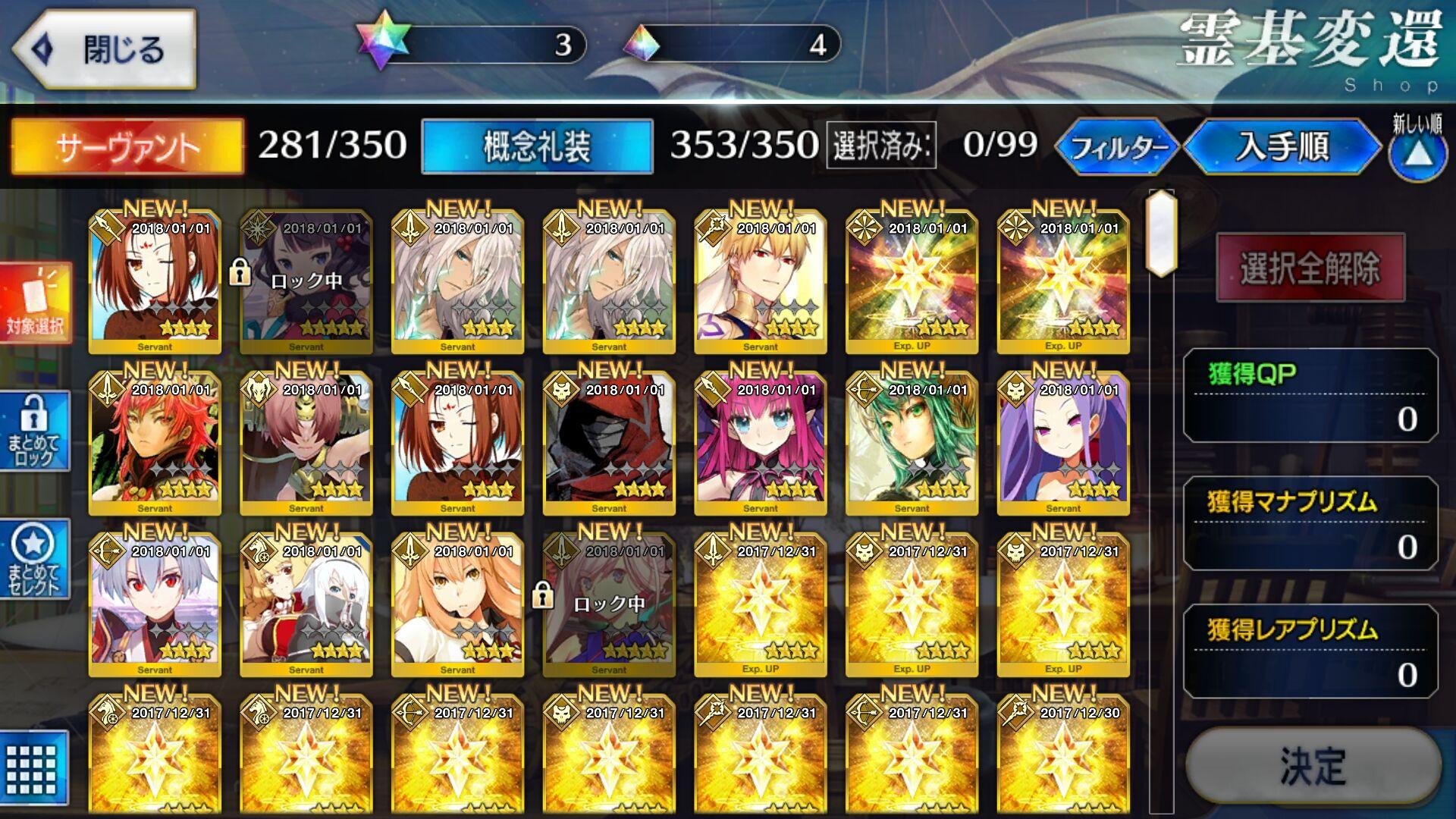Switch to the 概念礼装 tab
This screenshot has width=1456, height=819.
[x=537, y=146]
